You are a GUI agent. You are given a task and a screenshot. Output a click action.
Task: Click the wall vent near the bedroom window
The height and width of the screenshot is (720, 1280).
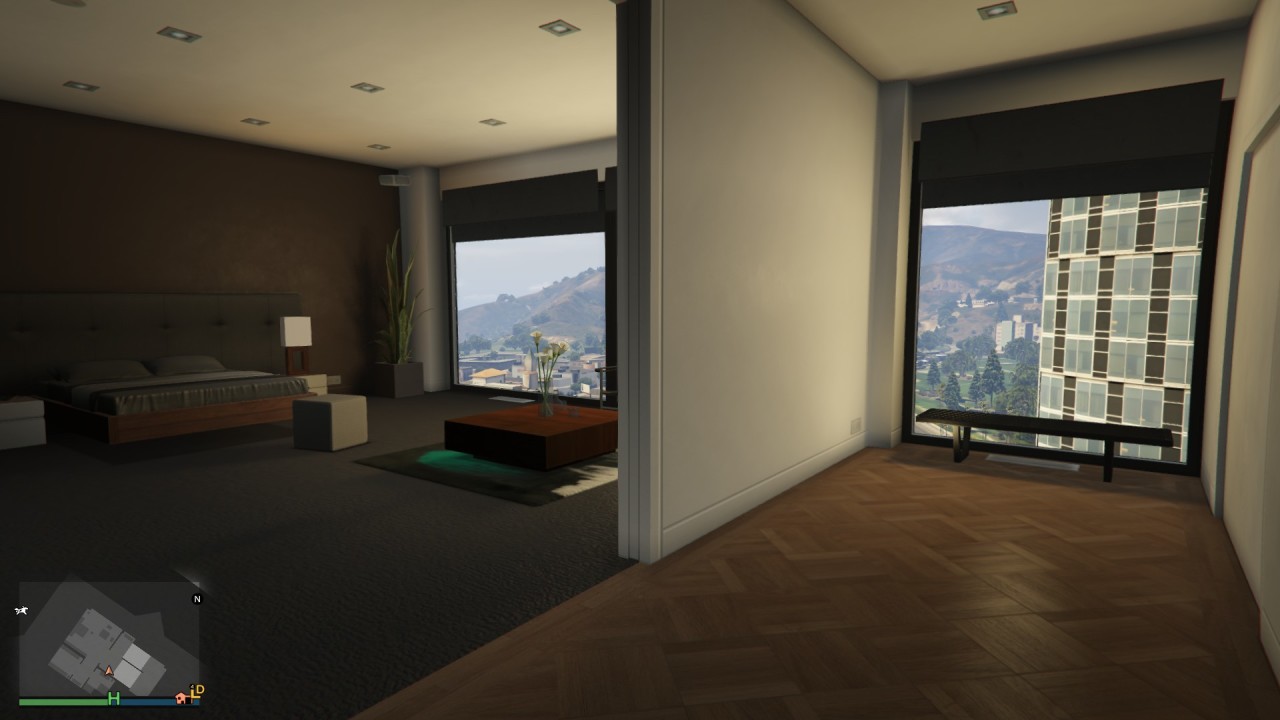pyautogui.click(x=396, y=182)
